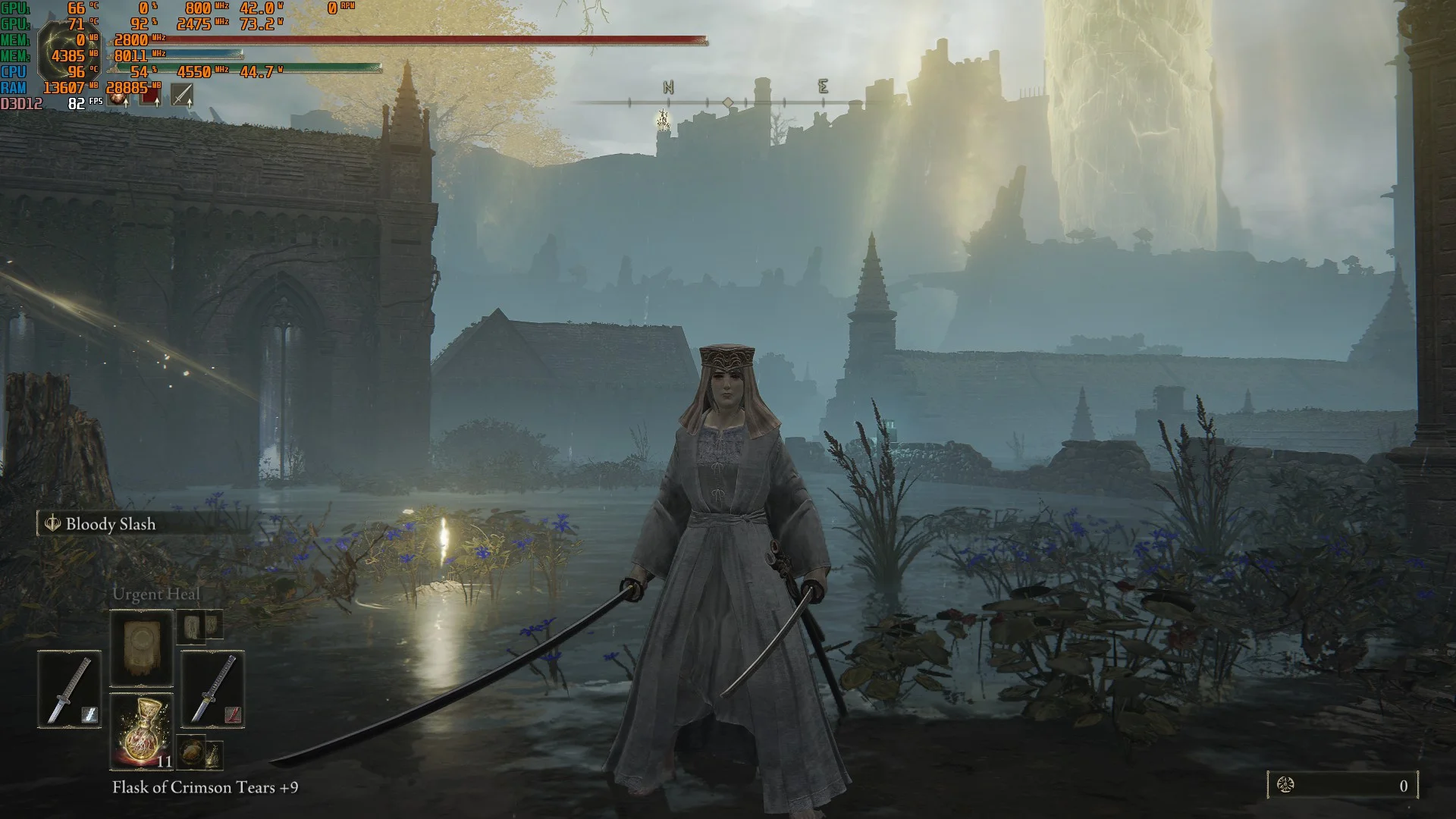1456x819 pixels.
Task: Click the sword attack buff status icon
Action: [x=182, y=96]
